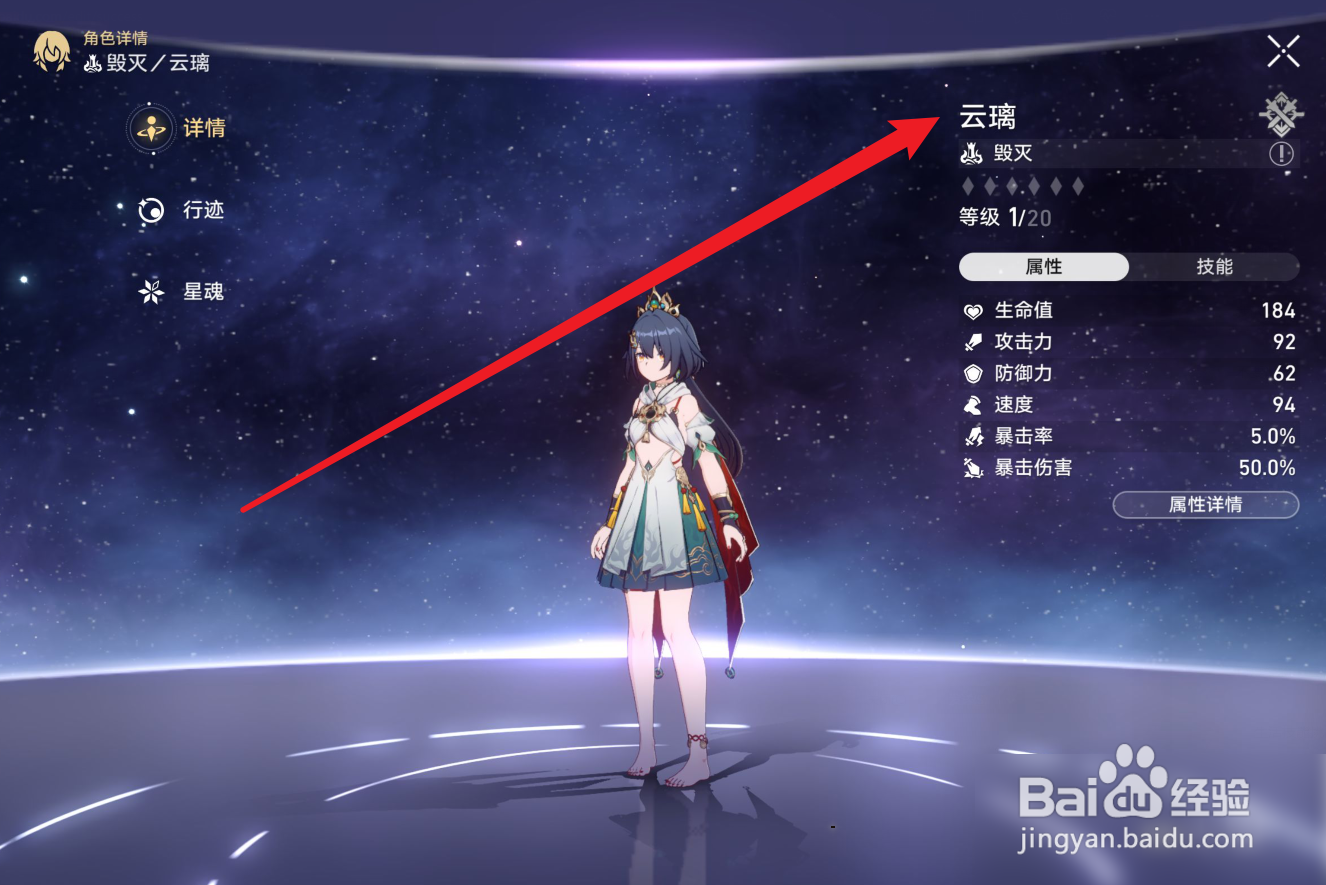Click the shield icon beside 防御力
Image resolution: width=1326 pixels, height=885 pixels.
(972, 373)
